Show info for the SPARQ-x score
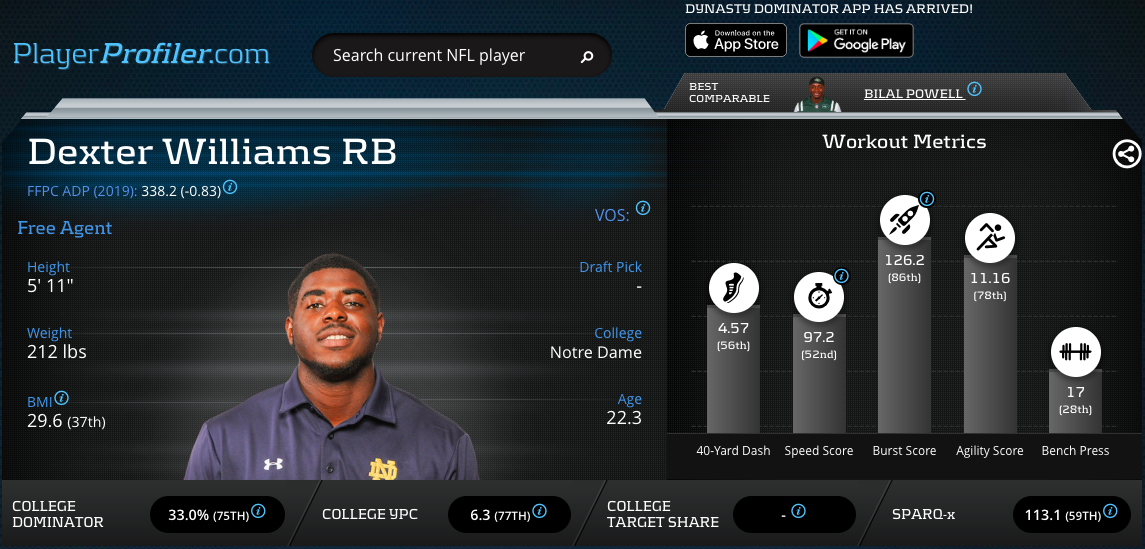This screenshot has height=549, width=1145. click(1109, 511)
